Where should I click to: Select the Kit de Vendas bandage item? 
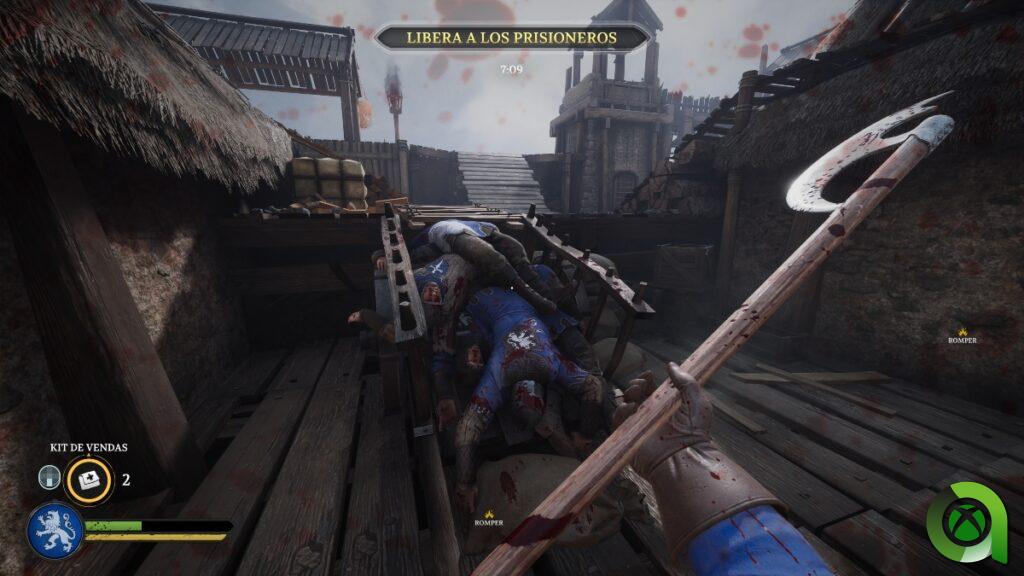click(x=89, y=479)
